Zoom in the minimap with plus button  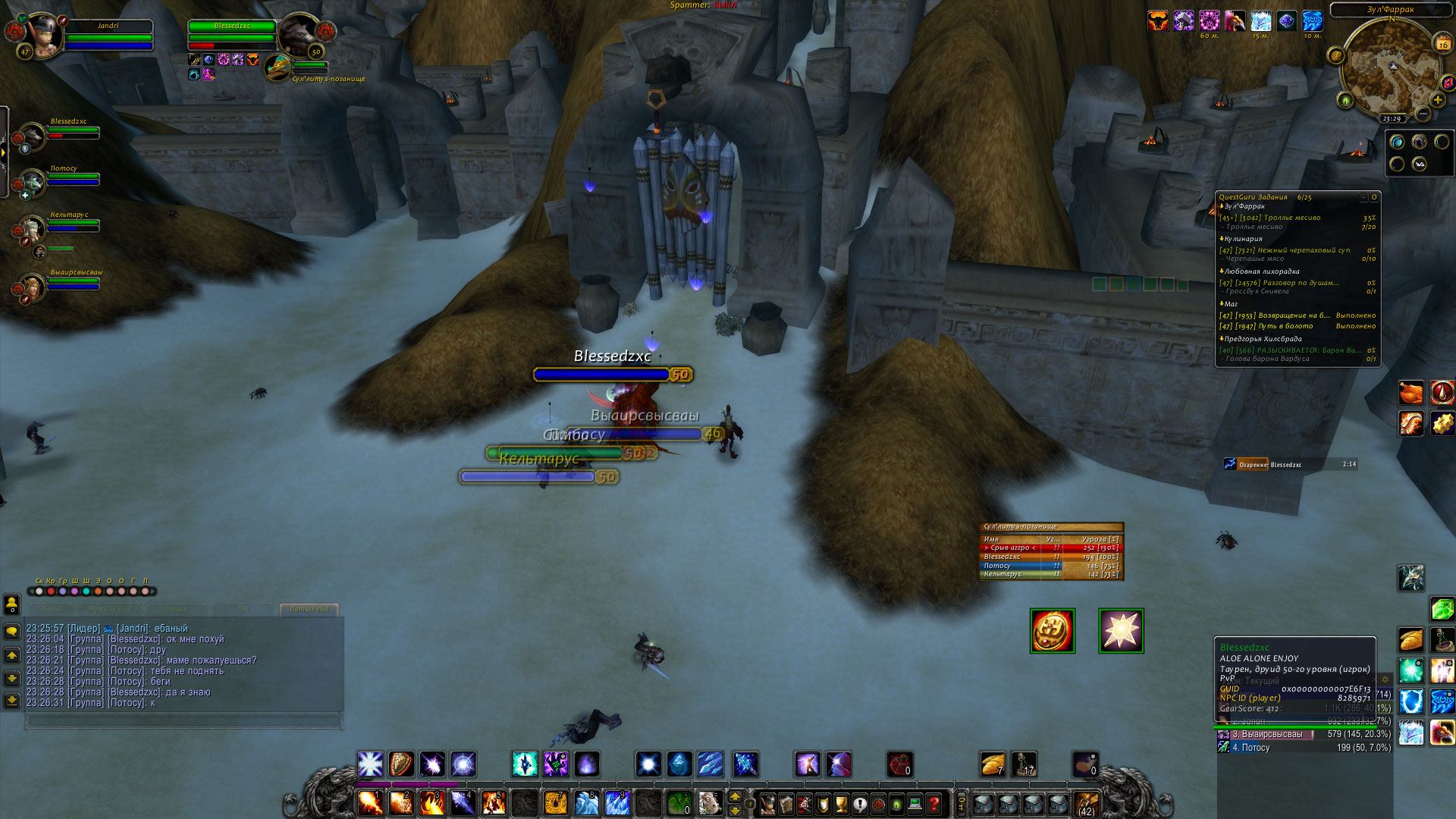coord(1437,99)
